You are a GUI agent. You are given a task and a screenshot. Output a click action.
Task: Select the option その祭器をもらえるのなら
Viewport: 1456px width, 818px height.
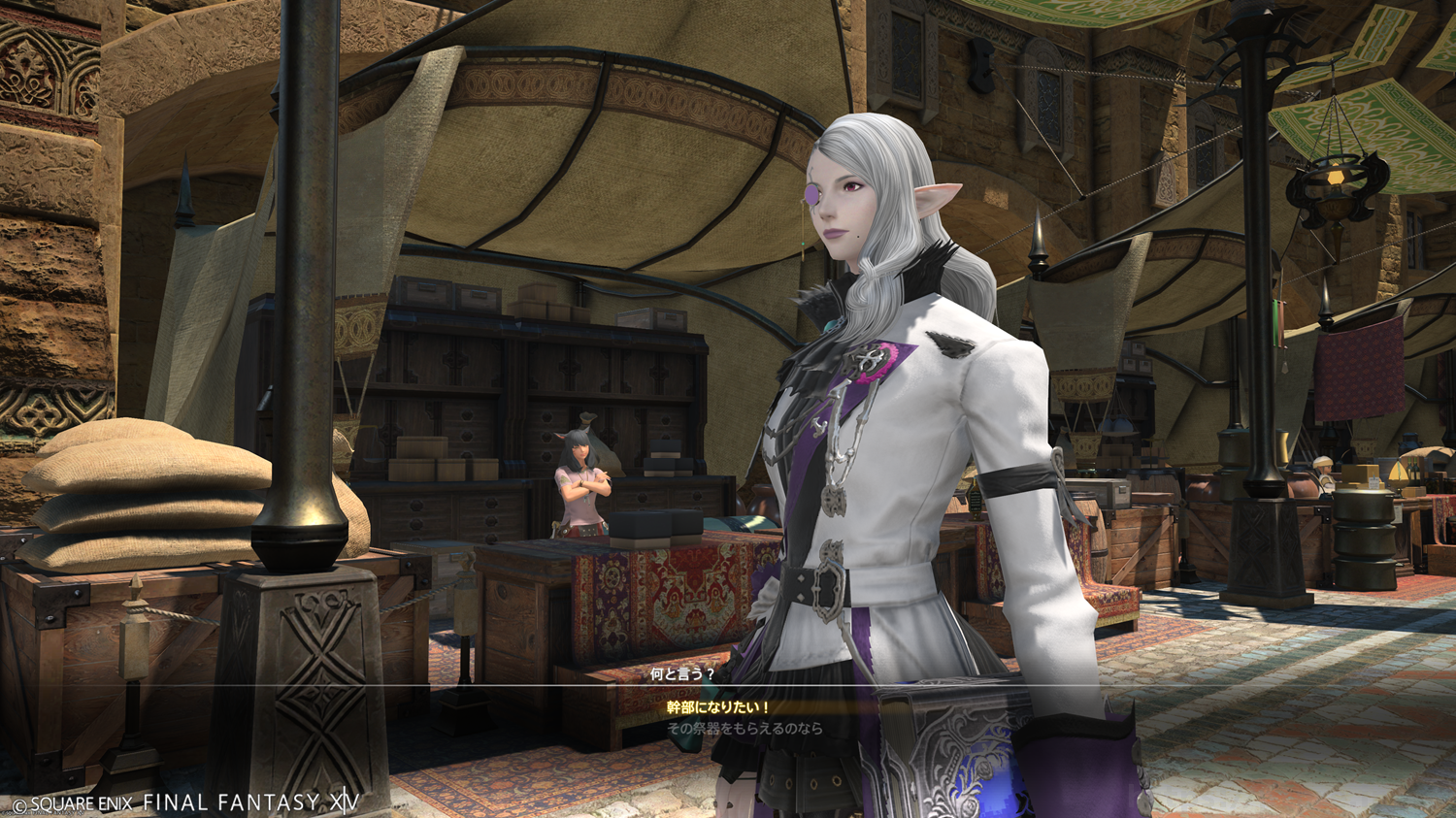pyautogui.click(x=745, y=729)
